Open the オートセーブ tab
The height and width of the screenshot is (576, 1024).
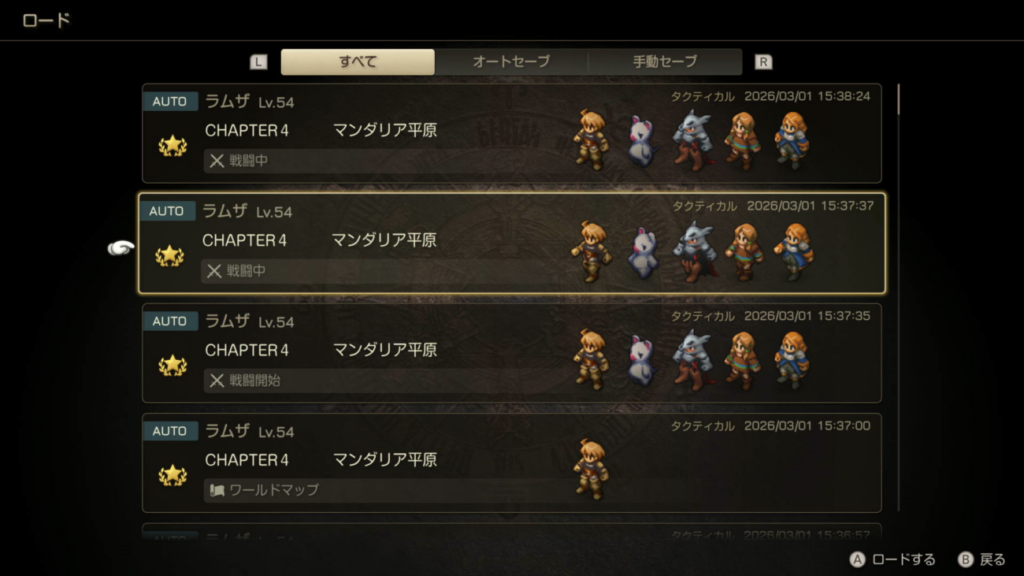[x=511, y=62]
